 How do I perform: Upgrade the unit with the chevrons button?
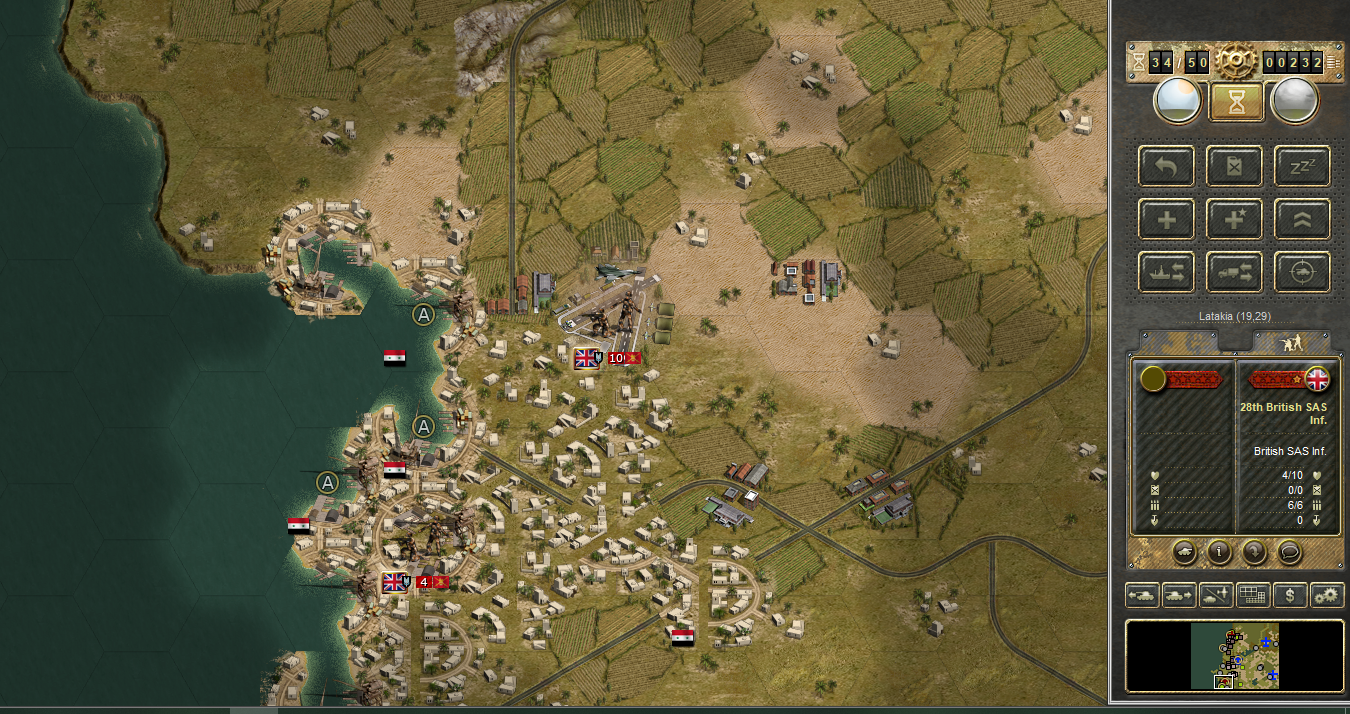[x=1302, y=219]
